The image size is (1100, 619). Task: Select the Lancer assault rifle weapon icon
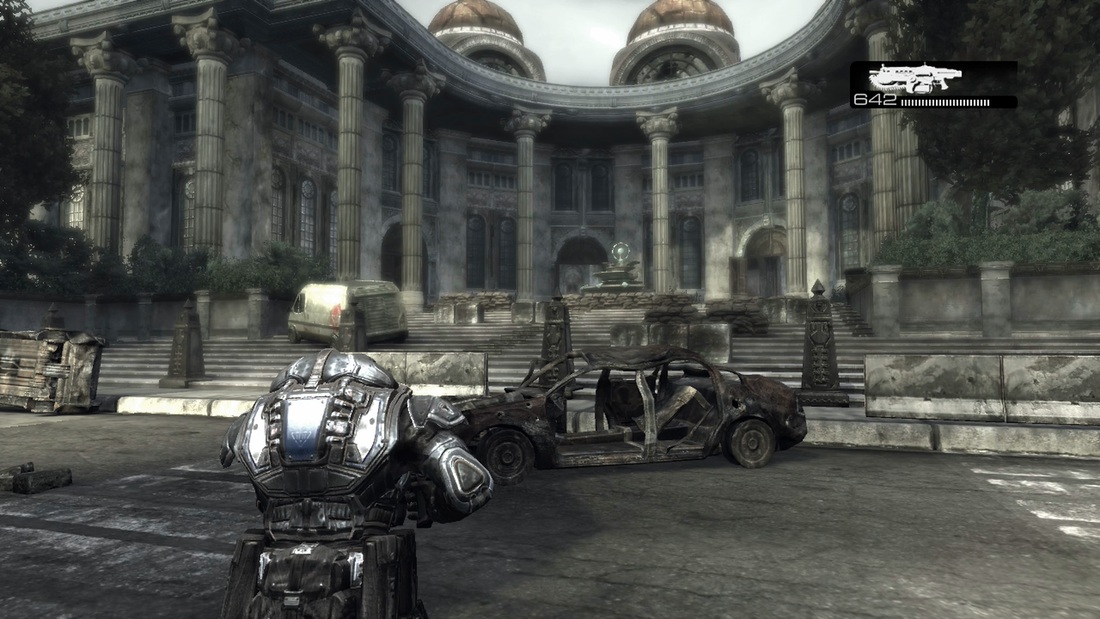pyautogui.click(x=915, y=78)
